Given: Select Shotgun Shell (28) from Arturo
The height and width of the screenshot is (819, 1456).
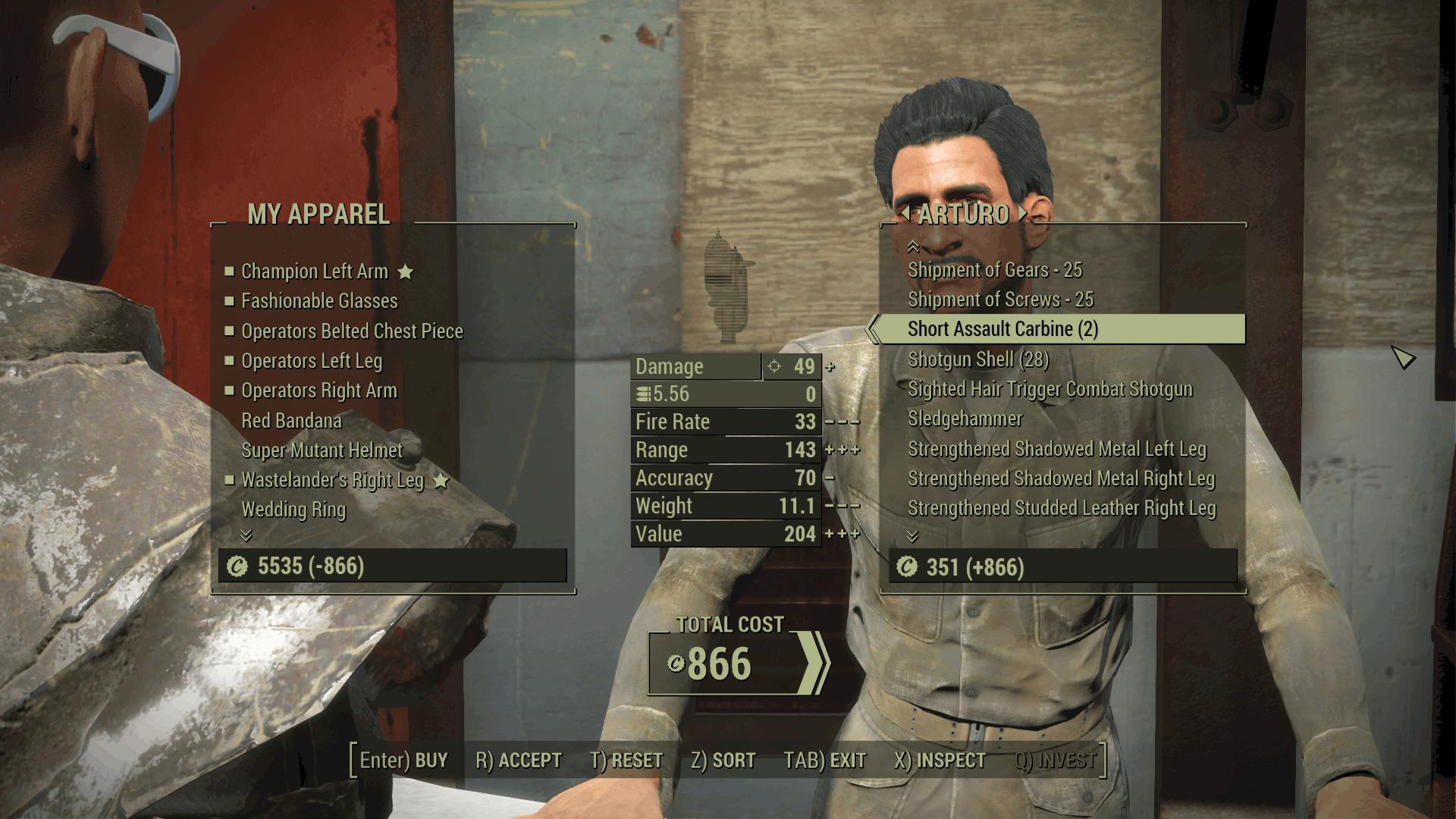Looking at the screenshot, I should (x=978, y=359).
